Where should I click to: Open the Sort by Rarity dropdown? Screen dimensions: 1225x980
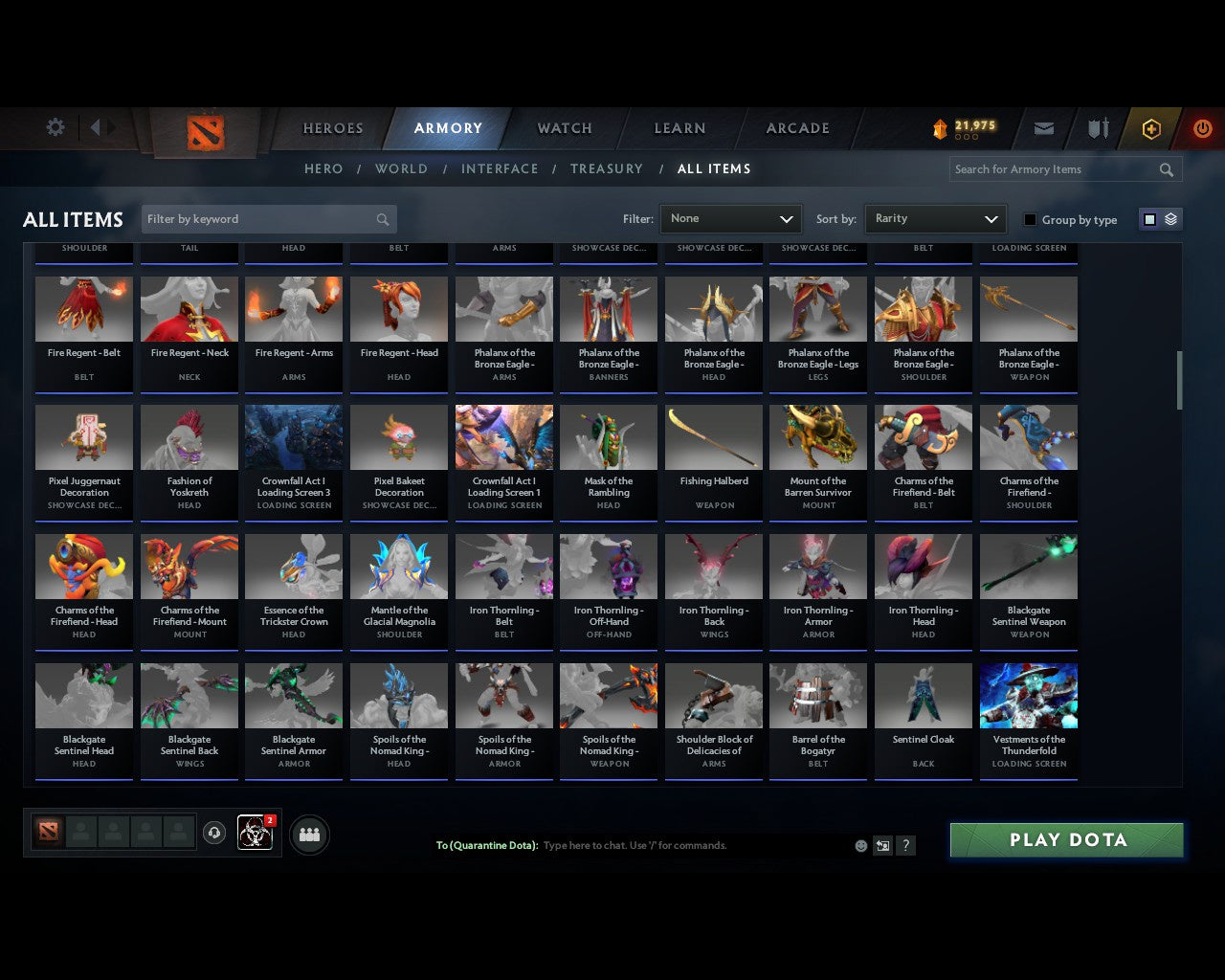click(x=935, y=218)
